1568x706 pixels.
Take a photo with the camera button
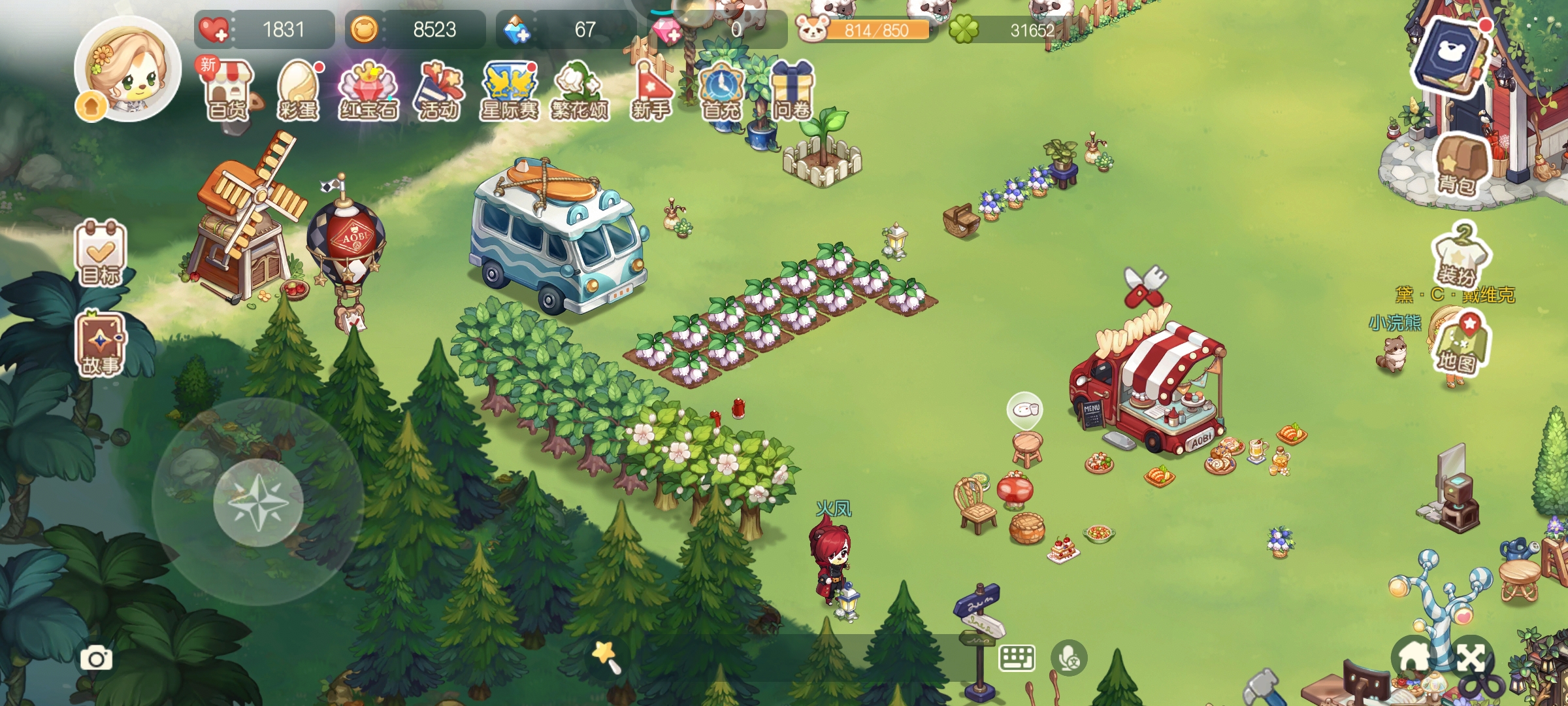point(96,658)
